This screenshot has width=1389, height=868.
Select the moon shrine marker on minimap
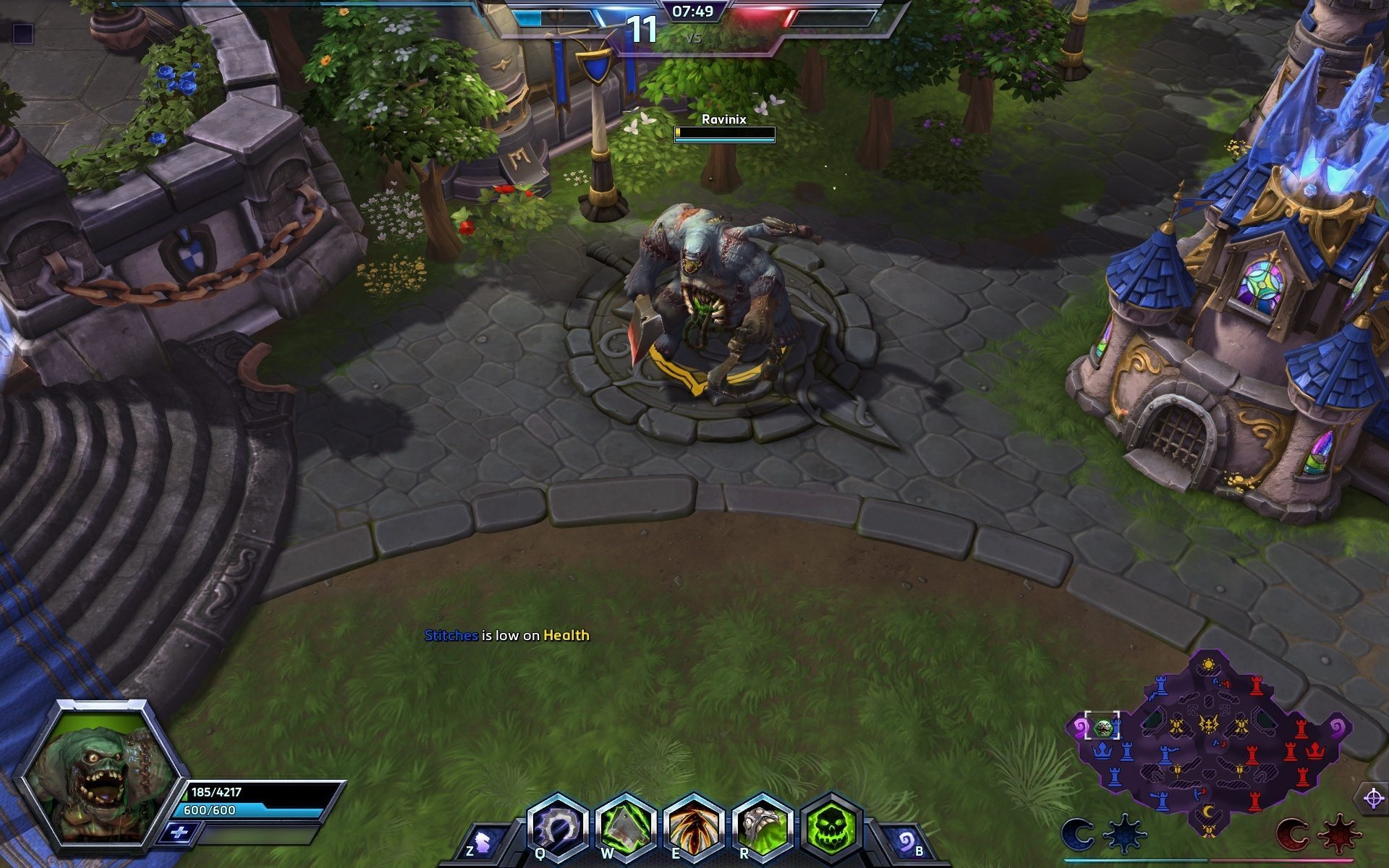click(x=1207, y=812)
